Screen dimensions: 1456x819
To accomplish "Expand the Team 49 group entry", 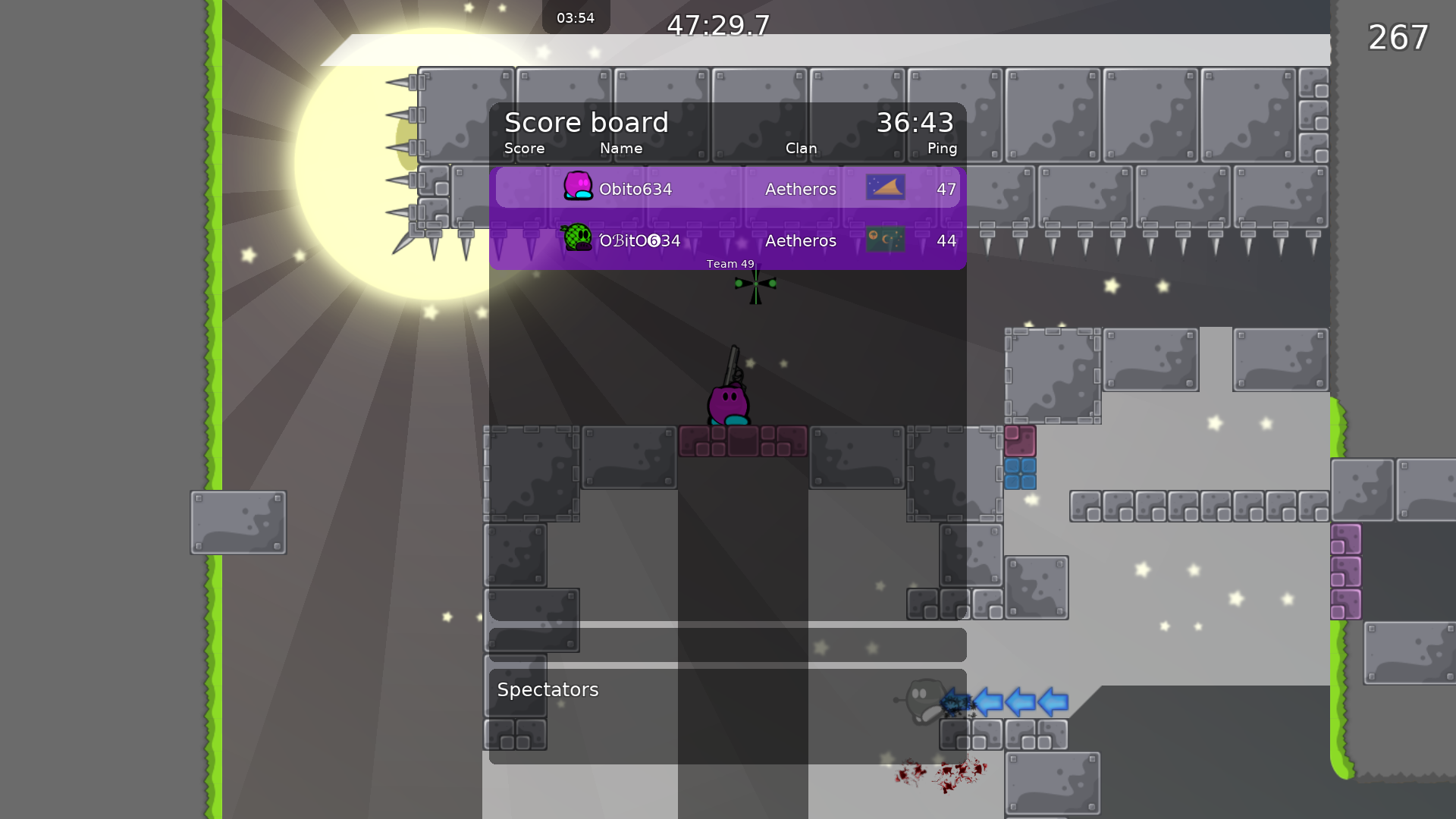I will coord(728,264).
